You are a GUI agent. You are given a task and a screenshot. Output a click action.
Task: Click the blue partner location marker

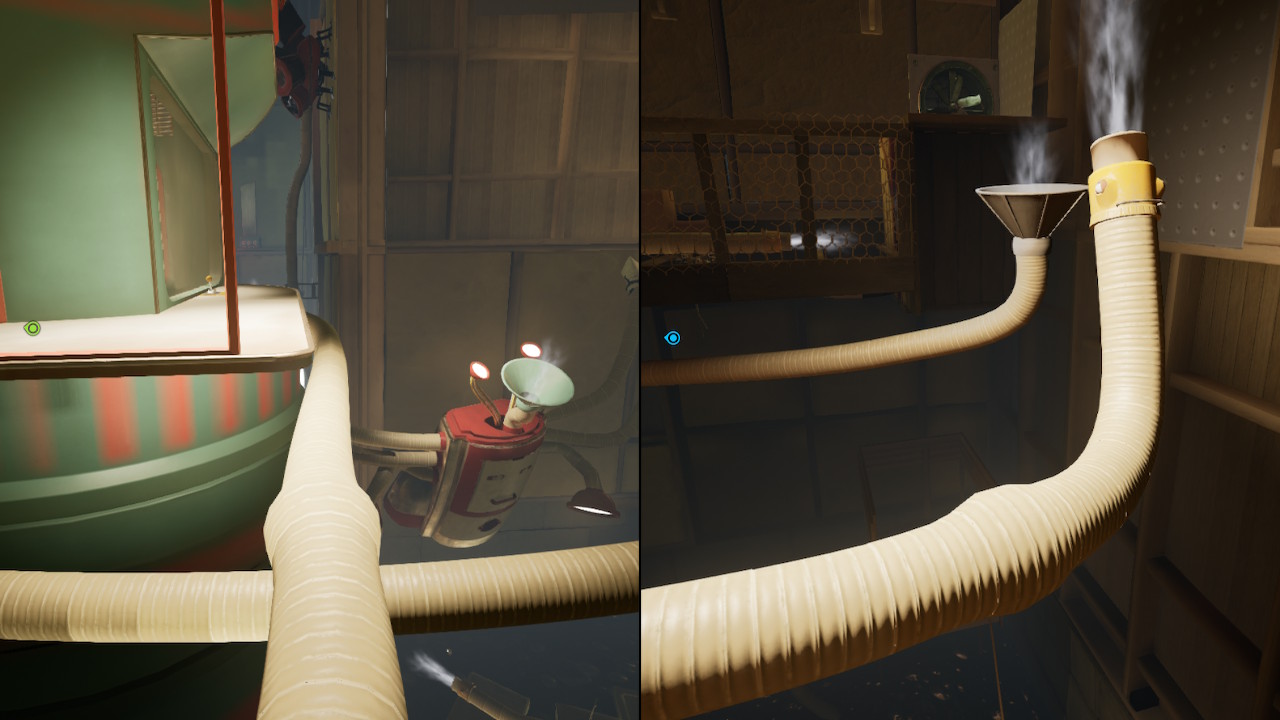(x=673, y=338)
